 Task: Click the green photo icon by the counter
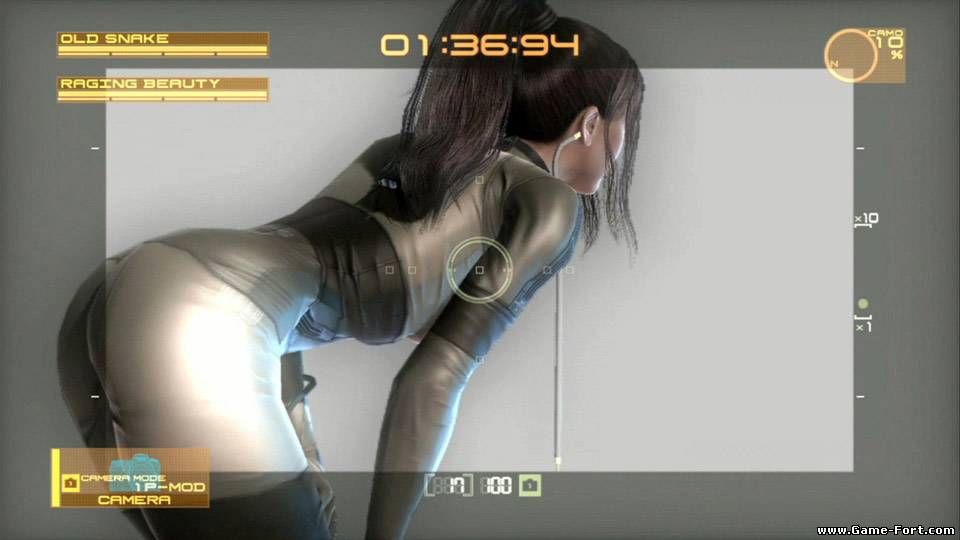pyautogui.click(x=531, y=486)
